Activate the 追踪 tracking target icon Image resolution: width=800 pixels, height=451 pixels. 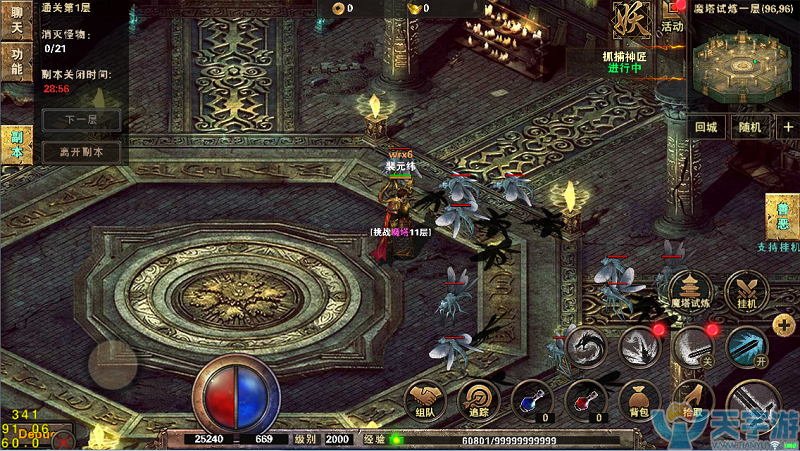479,401
